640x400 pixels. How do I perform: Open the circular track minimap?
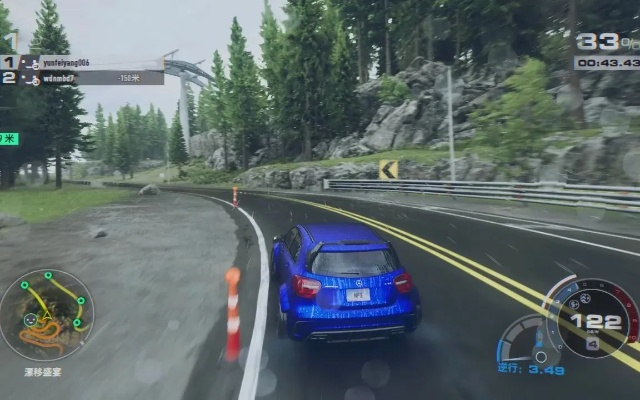pyautogui.click(x=46, y=315)
